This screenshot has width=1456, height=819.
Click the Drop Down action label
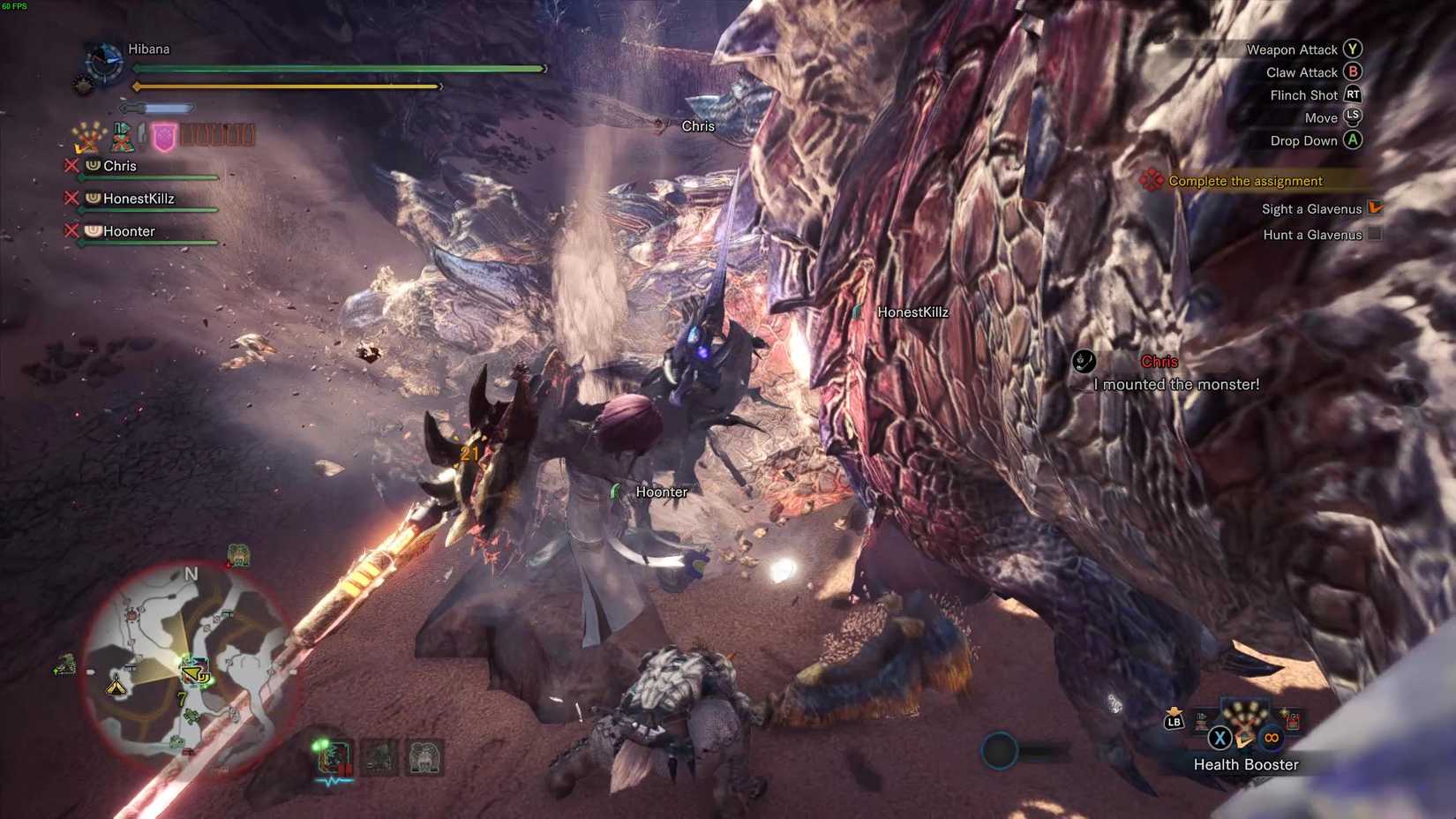[x=1305, y=139]
